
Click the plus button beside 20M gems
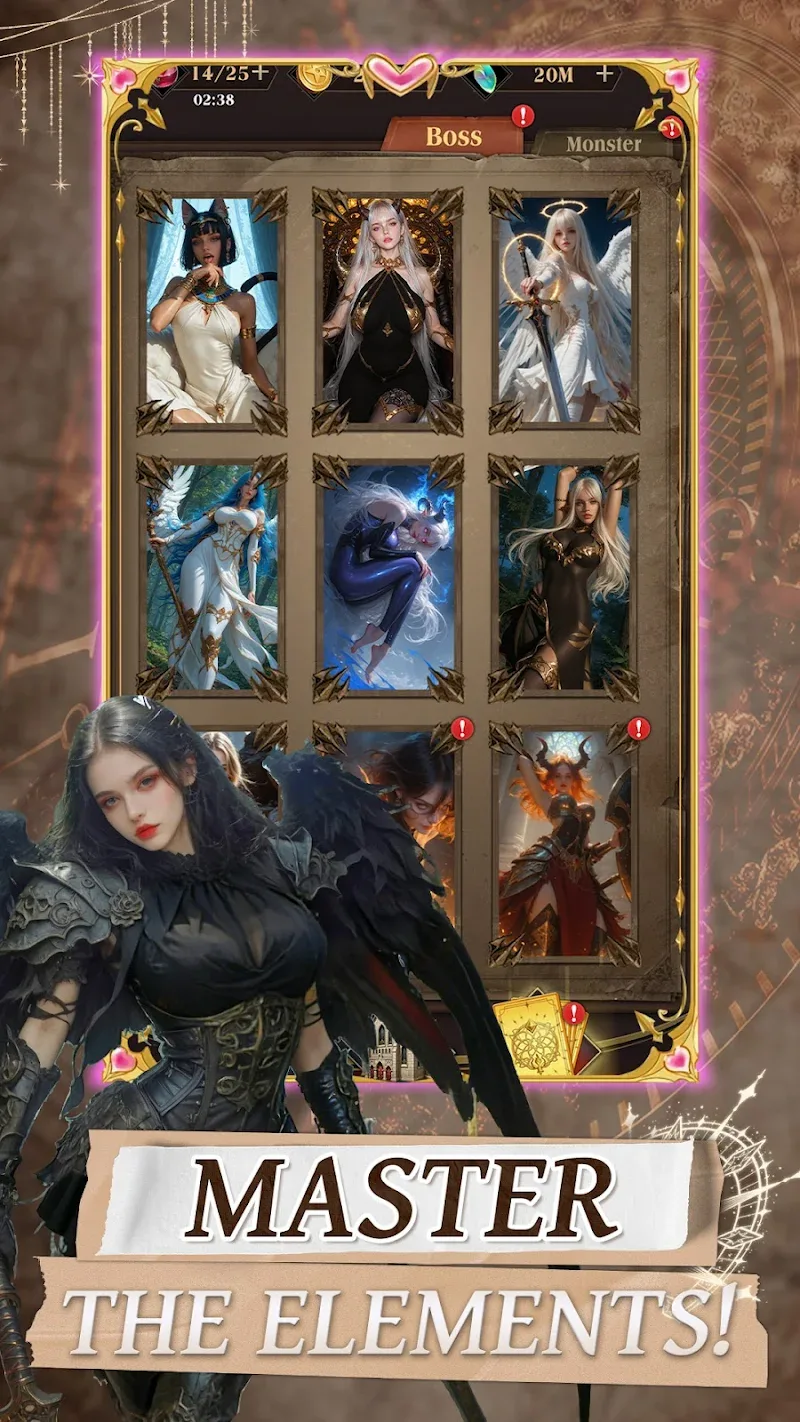click(604, 74)
